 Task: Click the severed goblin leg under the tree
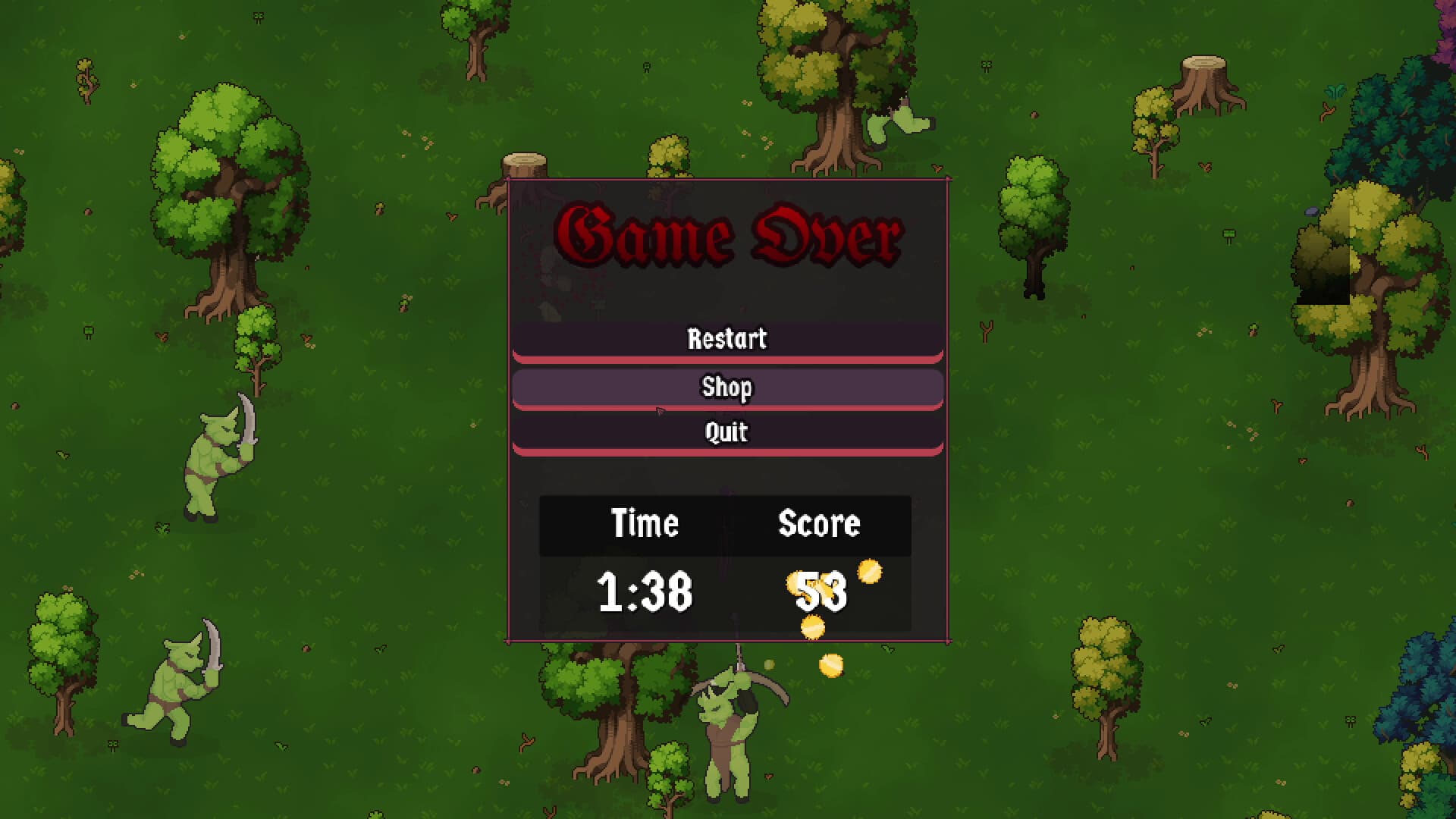pyautogui.click(x=899, y=121)
